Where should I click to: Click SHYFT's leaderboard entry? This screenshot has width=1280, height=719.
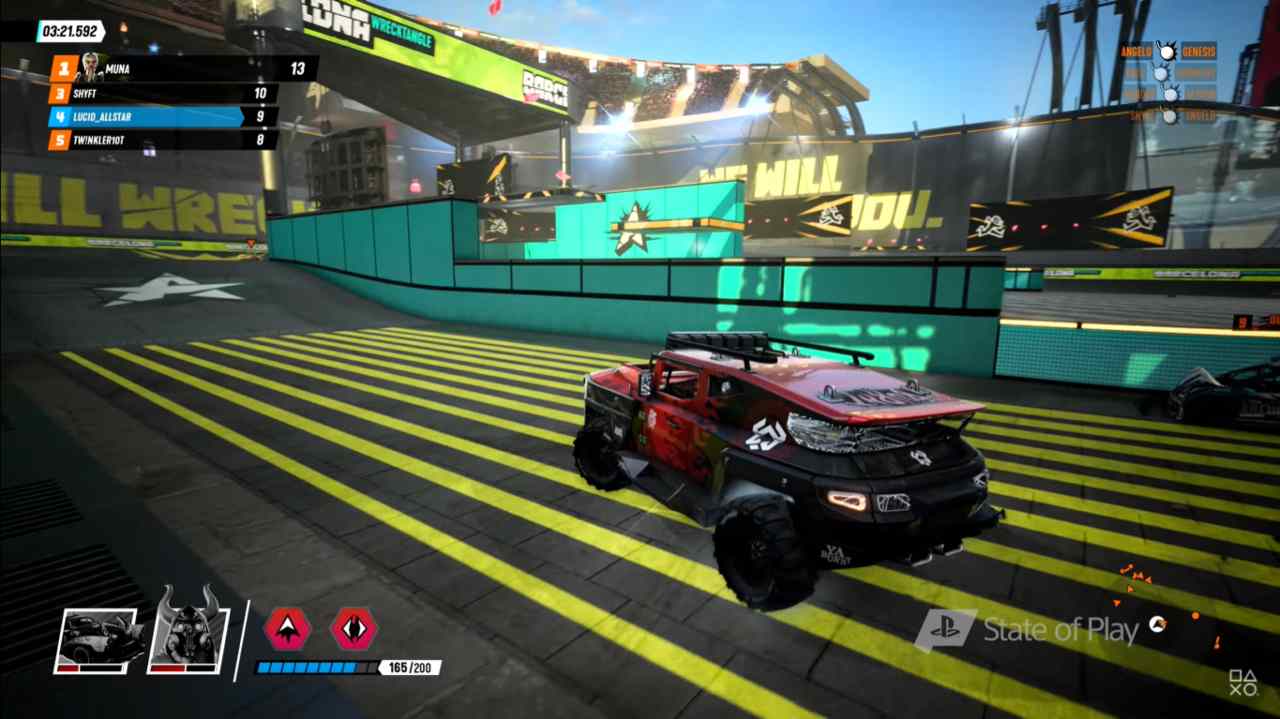pos(163,93)
